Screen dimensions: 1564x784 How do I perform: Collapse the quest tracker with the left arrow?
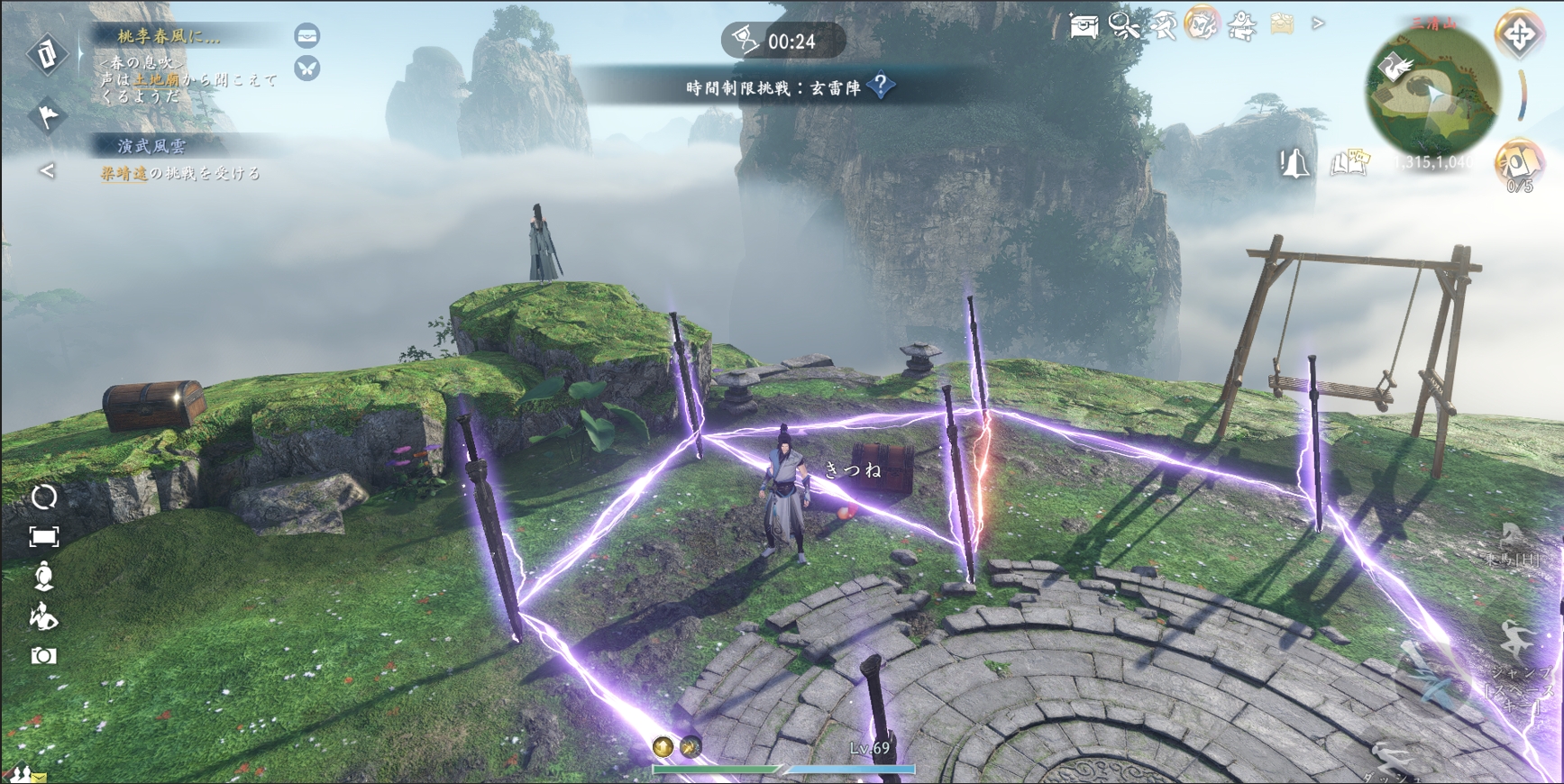[47, 170]
